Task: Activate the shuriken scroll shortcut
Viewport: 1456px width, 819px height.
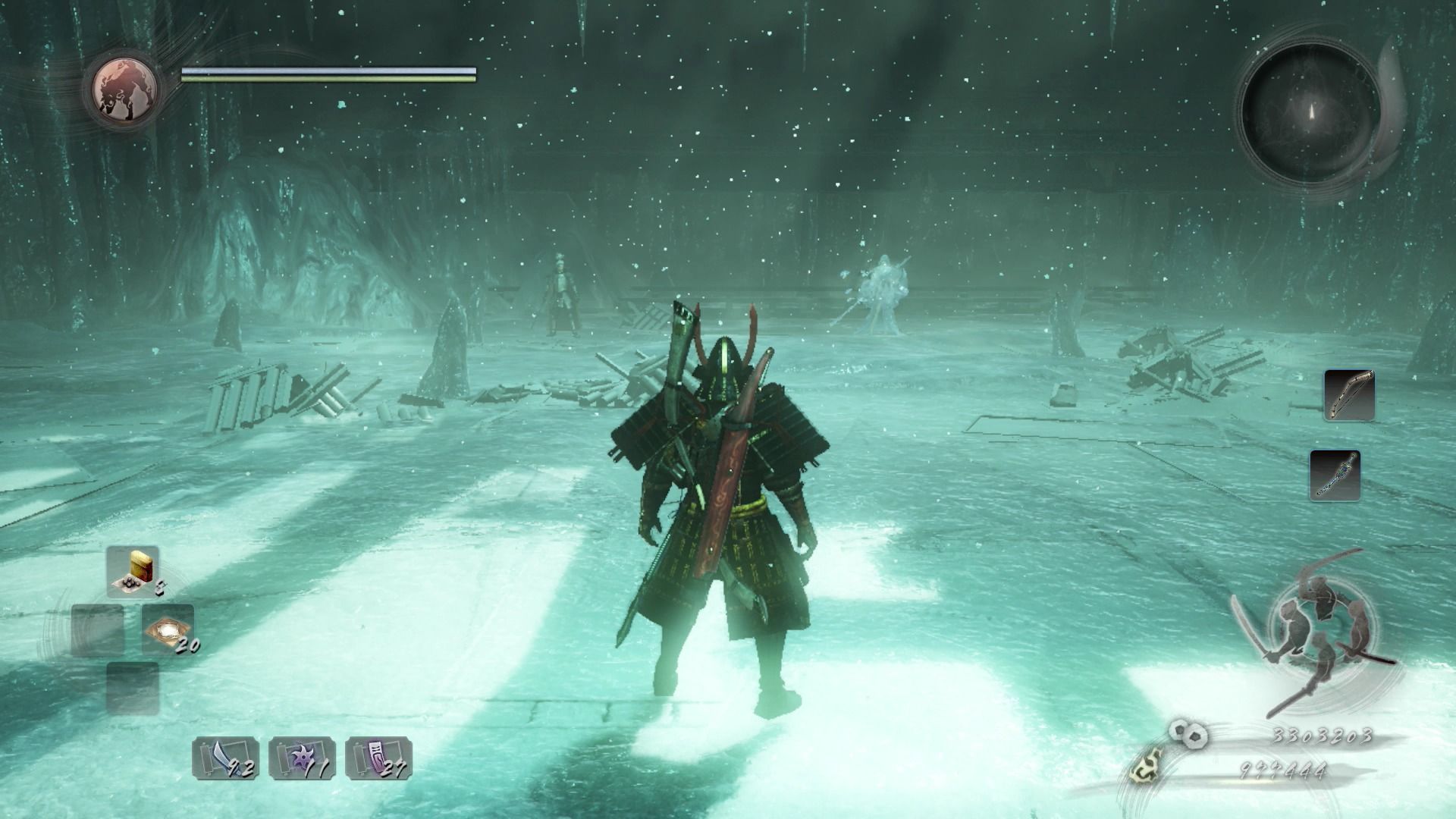Action: point(302,758)
